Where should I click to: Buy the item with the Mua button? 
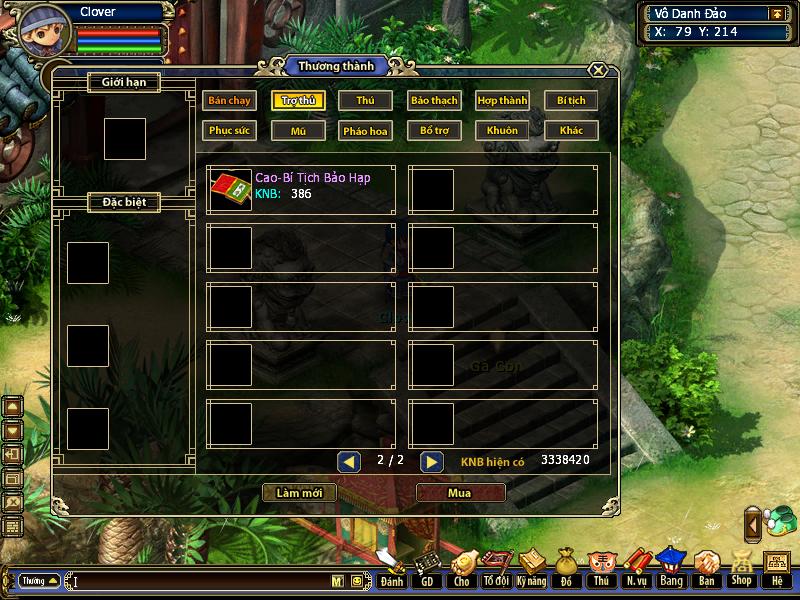tap(459, 493)
